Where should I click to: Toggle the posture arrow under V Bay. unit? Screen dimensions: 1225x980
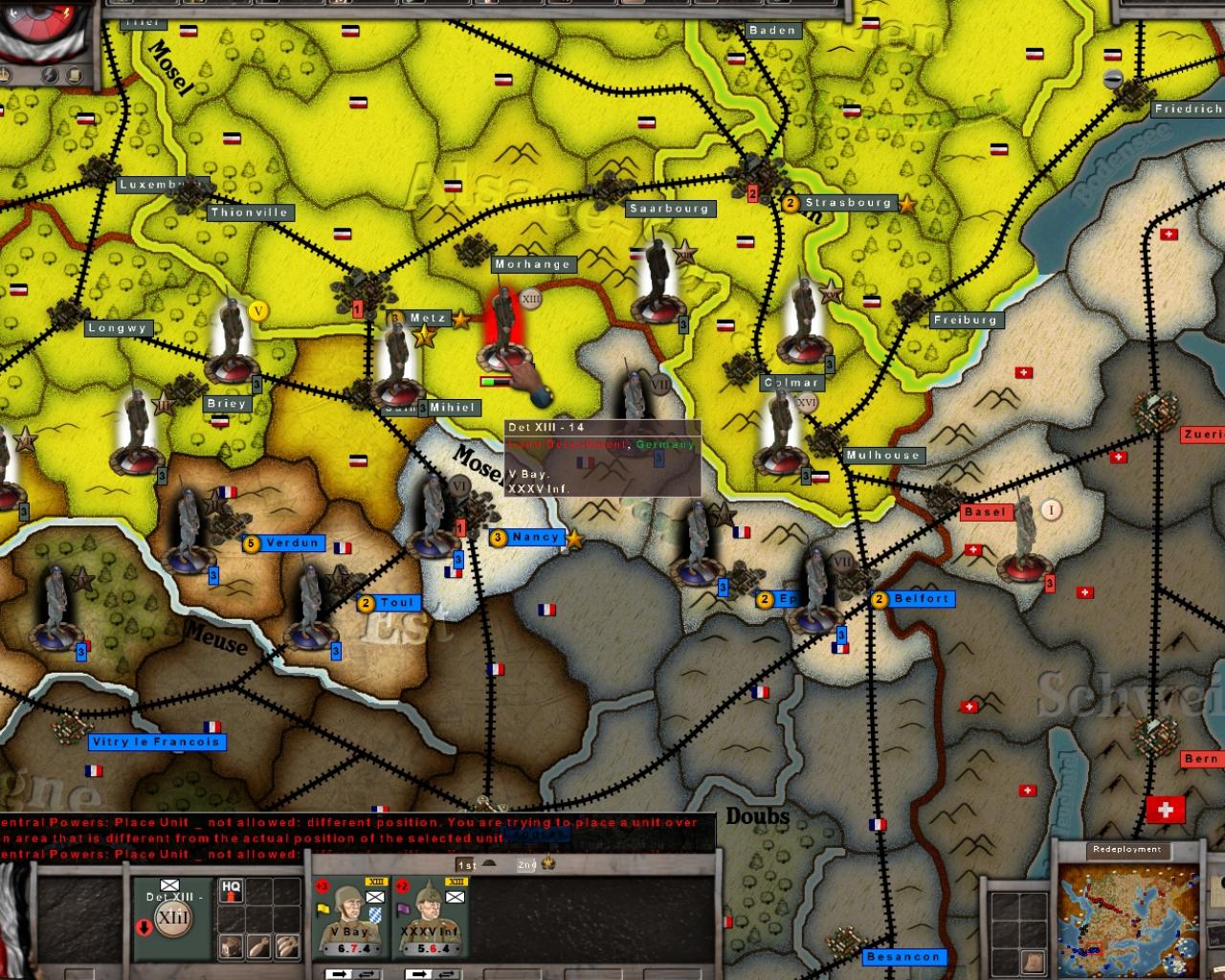(341, 972)
